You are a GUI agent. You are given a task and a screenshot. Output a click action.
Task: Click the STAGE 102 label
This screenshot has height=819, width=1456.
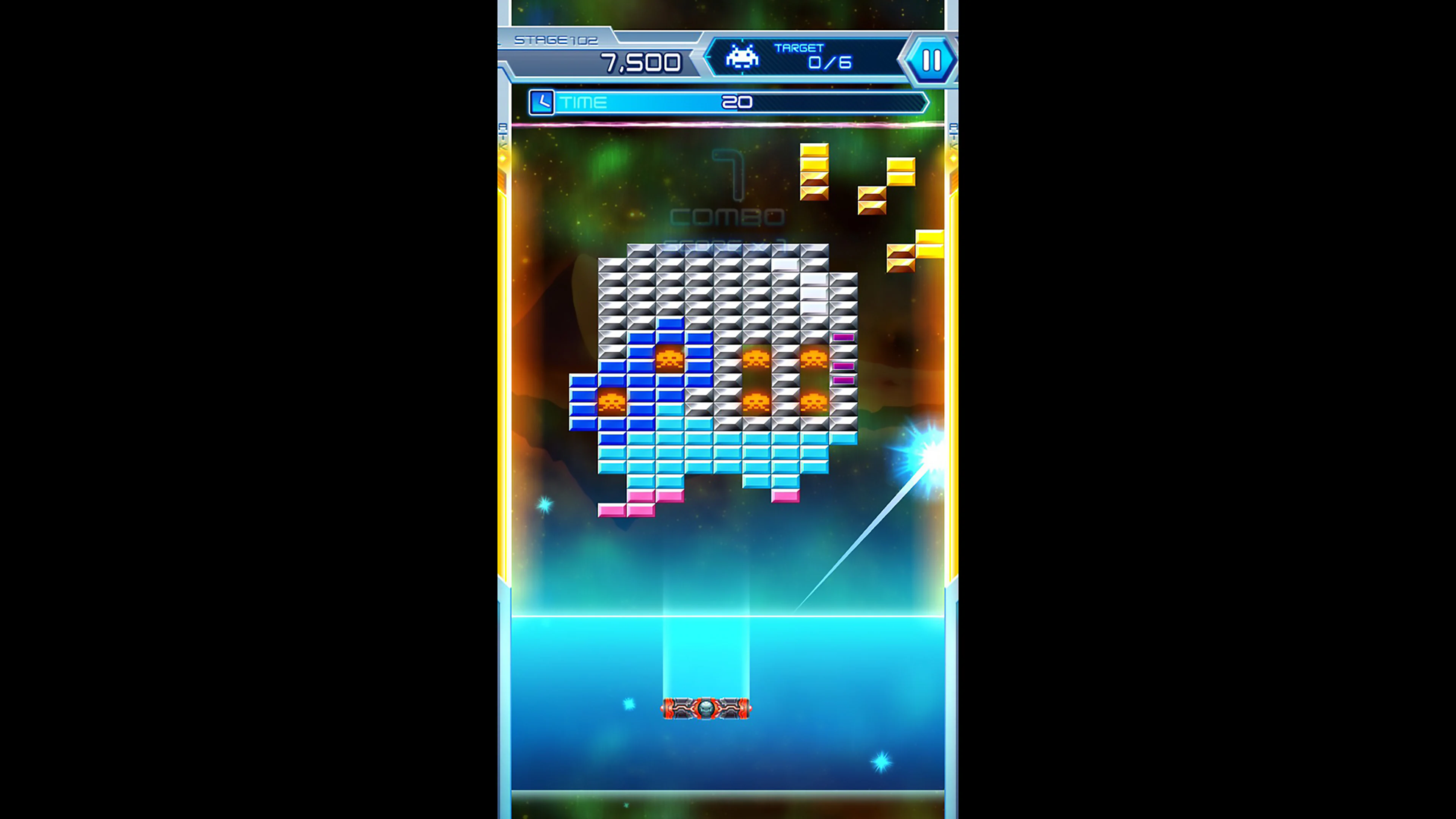(x=557, y=40)
